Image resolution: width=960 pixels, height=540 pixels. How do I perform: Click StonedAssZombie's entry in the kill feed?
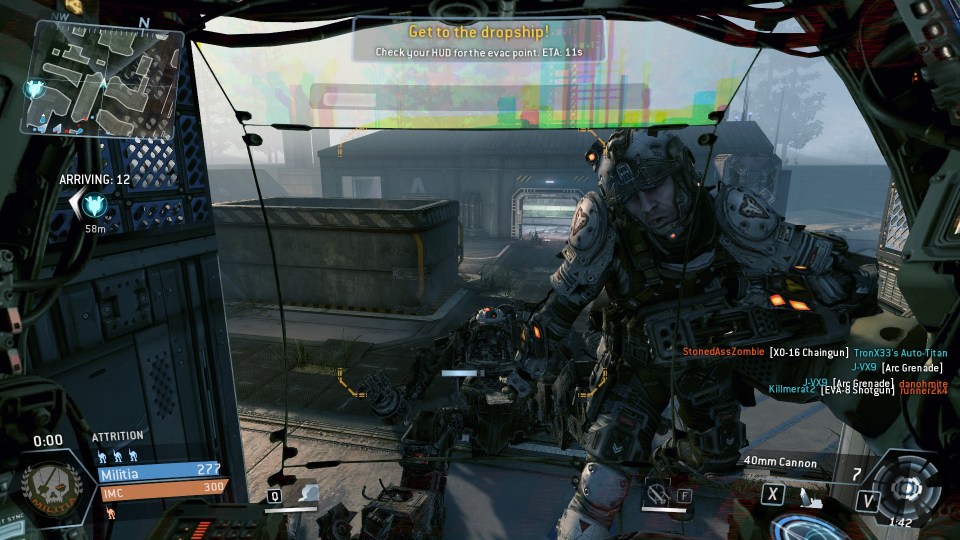723,352
